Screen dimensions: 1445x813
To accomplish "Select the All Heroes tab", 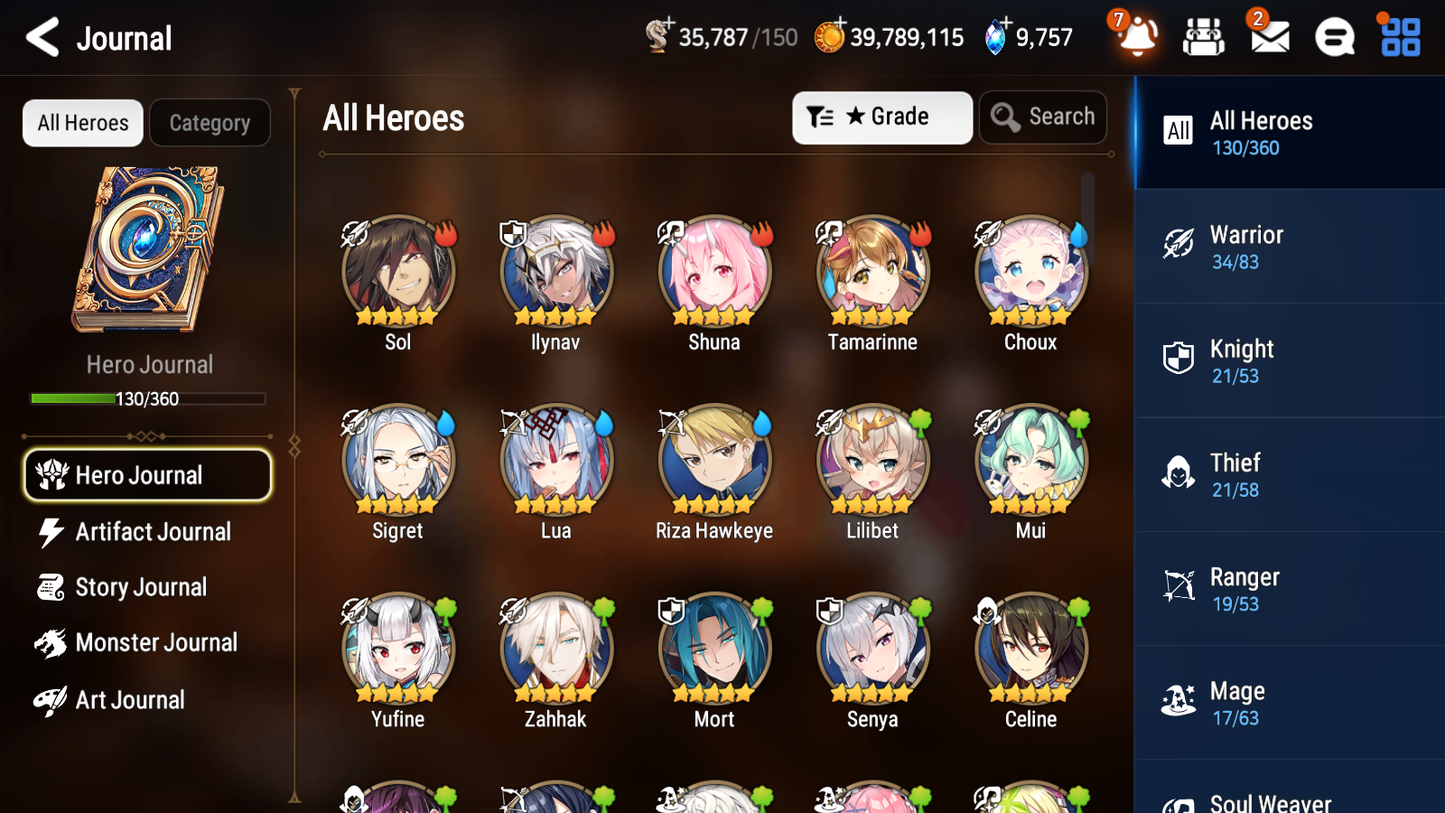I will pos(82,122).
